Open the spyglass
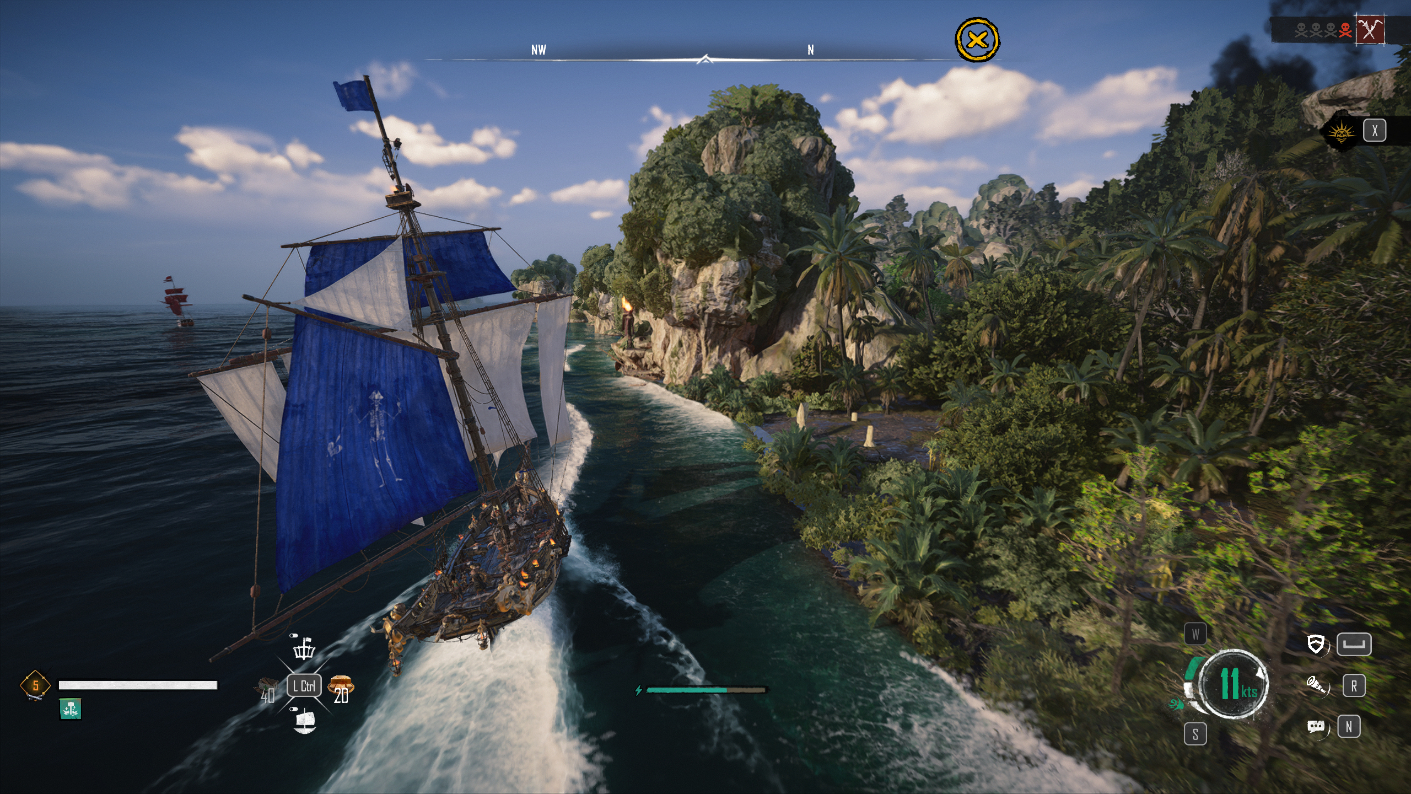The image size is (1411, 794). tap(1317, 685)
